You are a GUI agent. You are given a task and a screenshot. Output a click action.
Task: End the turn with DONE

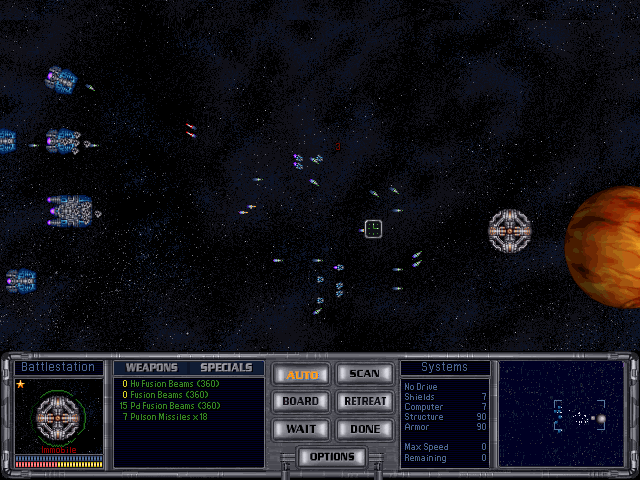(x=364, y=428)
